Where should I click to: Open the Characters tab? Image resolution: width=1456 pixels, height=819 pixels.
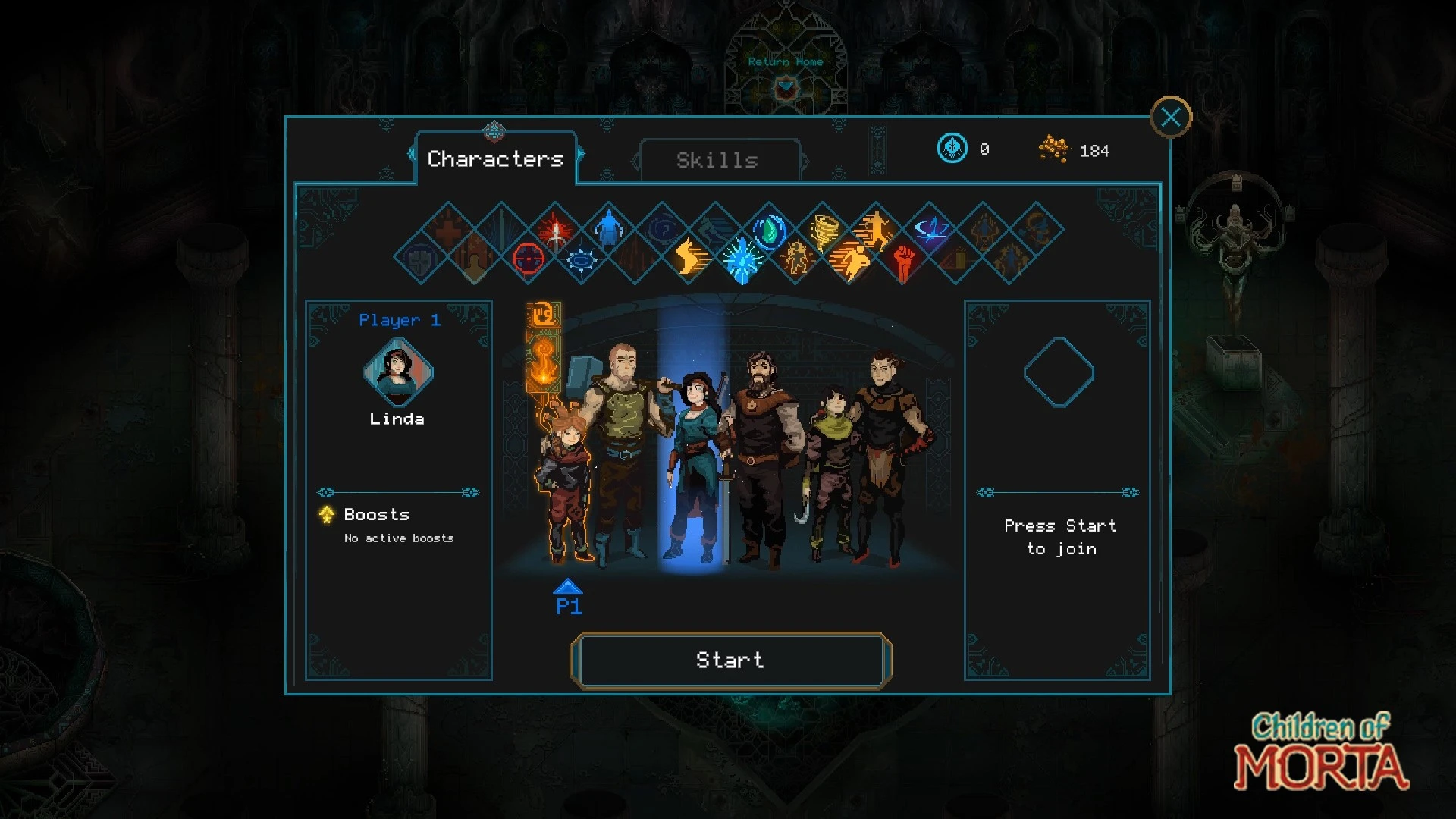[495, 158]
